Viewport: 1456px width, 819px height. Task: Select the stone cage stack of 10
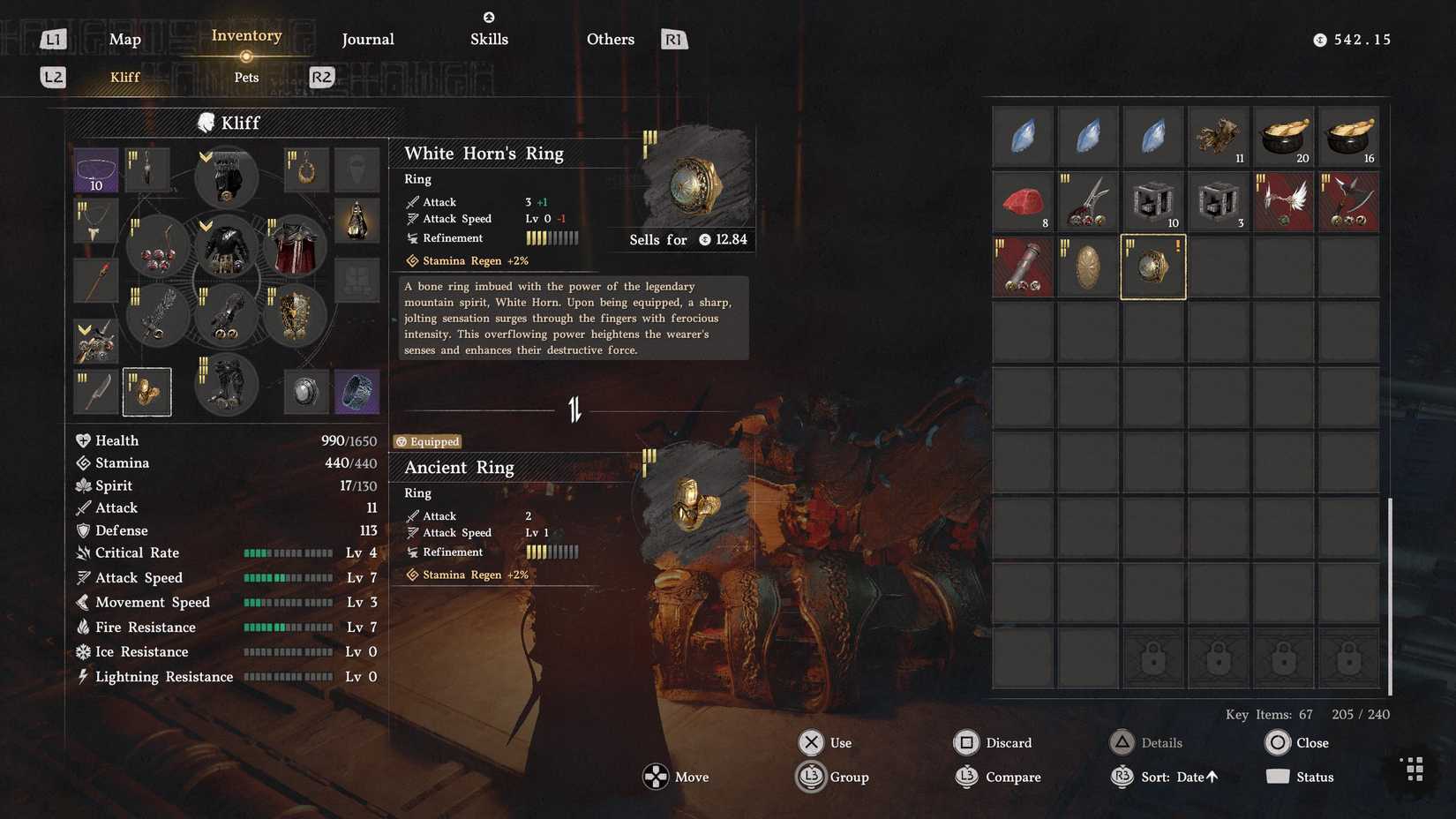[x=1152, y=201]
